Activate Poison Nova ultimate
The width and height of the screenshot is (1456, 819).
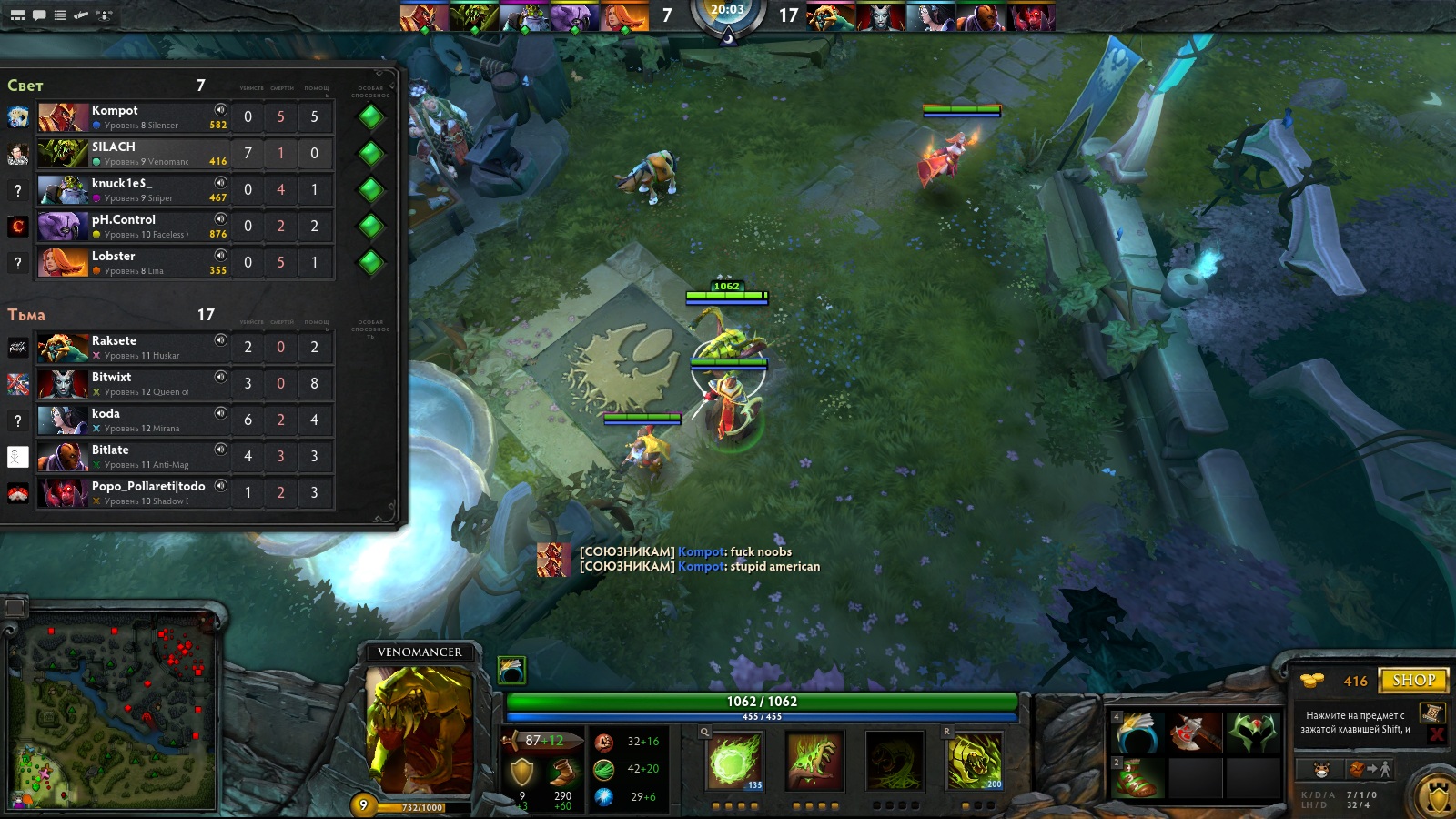(x=975, y=761)
